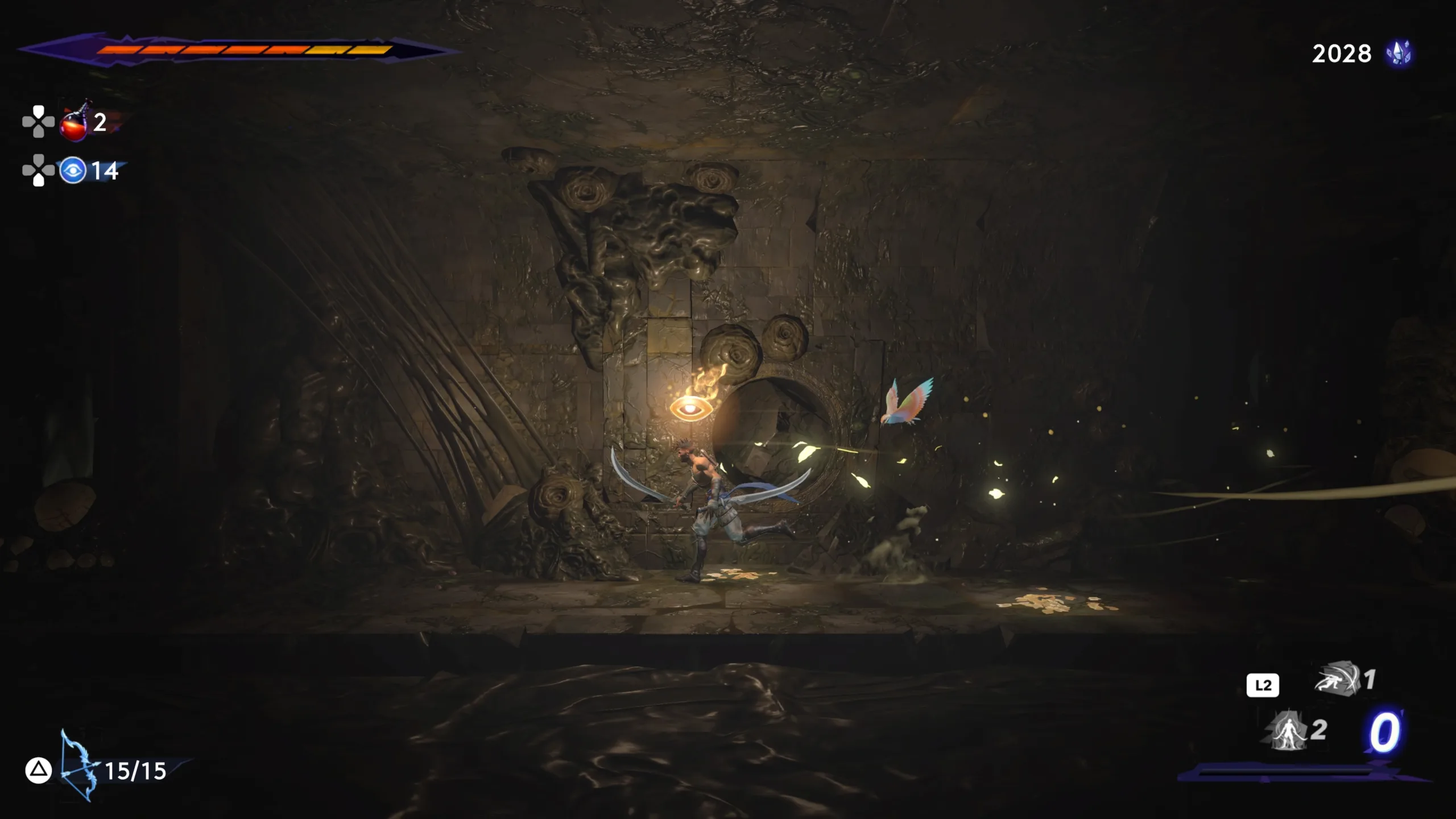Click the time crystal currency icon
1456x819 pixels.
coord(1399,54)
